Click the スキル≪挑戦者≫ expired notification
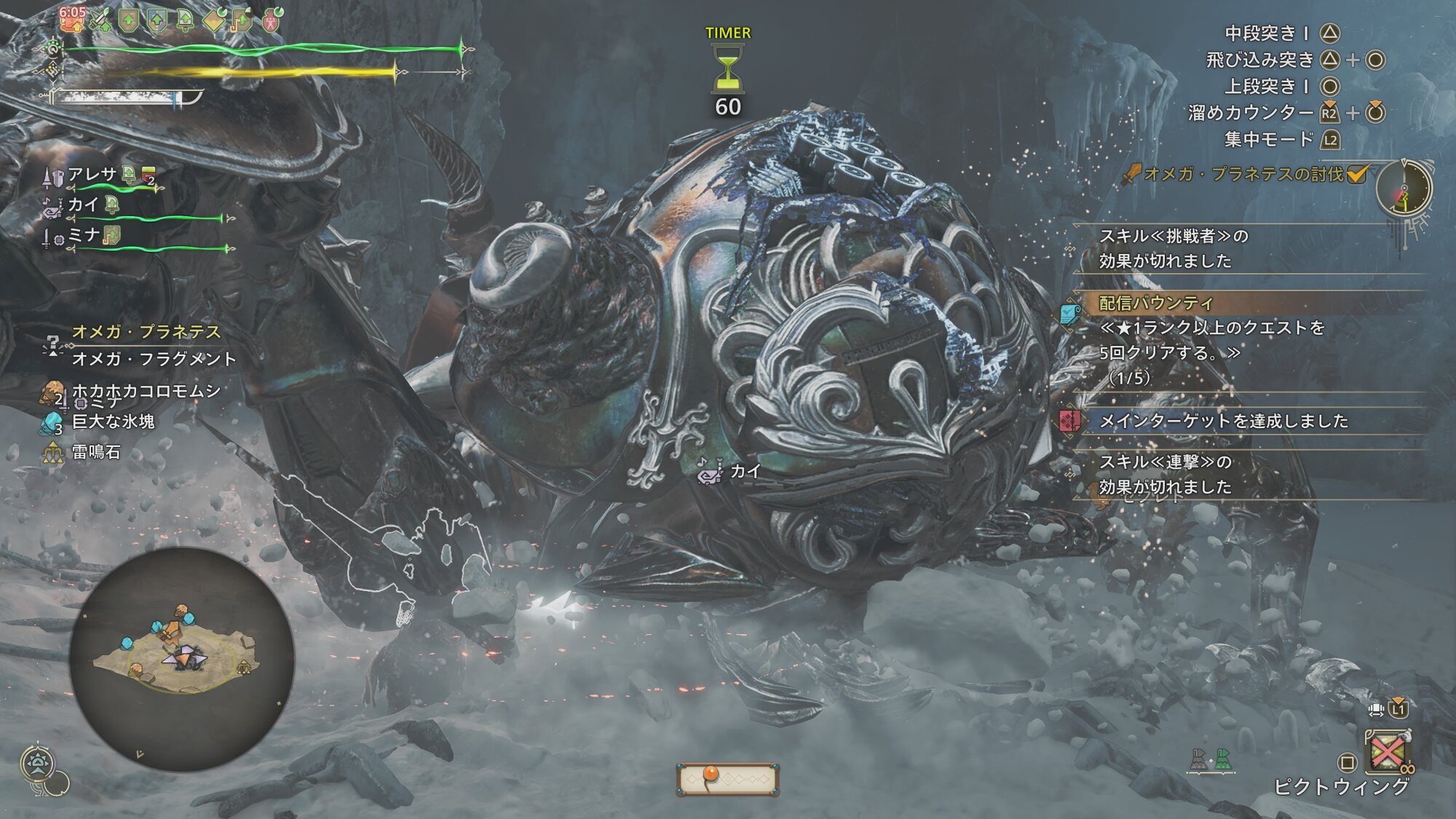 pos(1172,248)
